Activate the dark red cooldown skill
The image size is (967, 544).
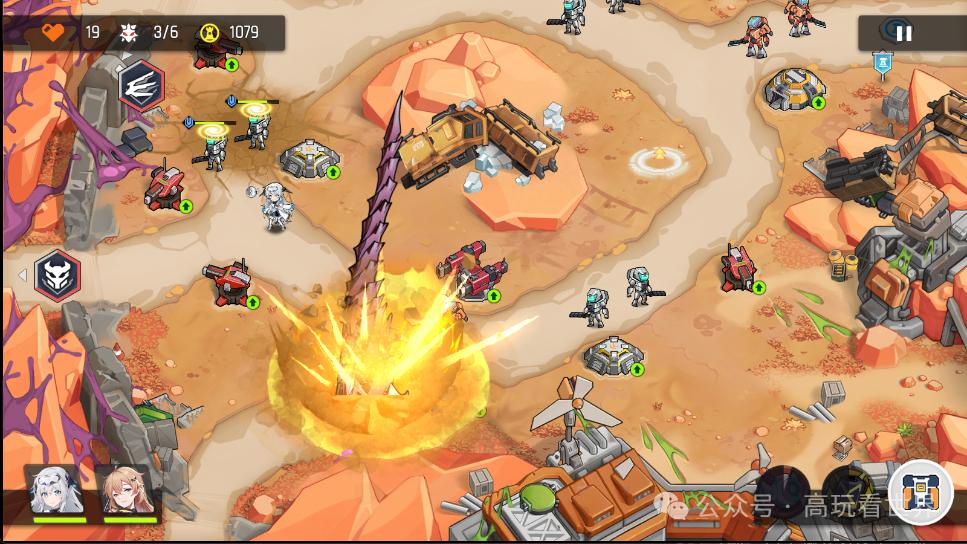click(x=783, y=488)
